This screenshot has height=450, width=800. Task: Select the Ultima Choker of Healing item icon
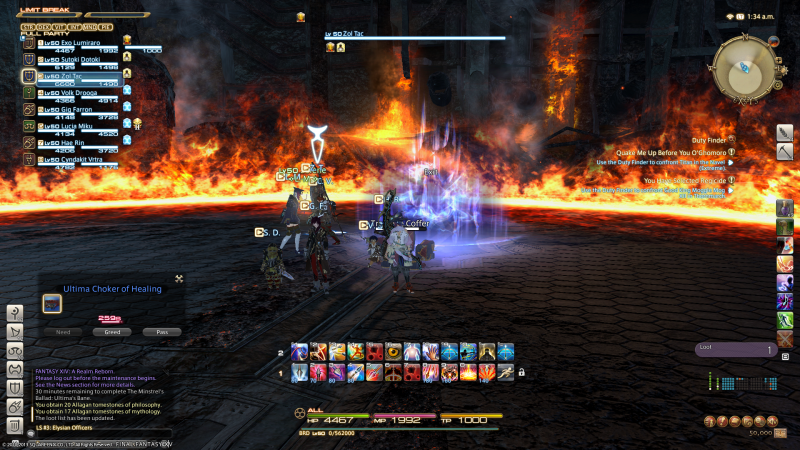(x=52, y=302)
